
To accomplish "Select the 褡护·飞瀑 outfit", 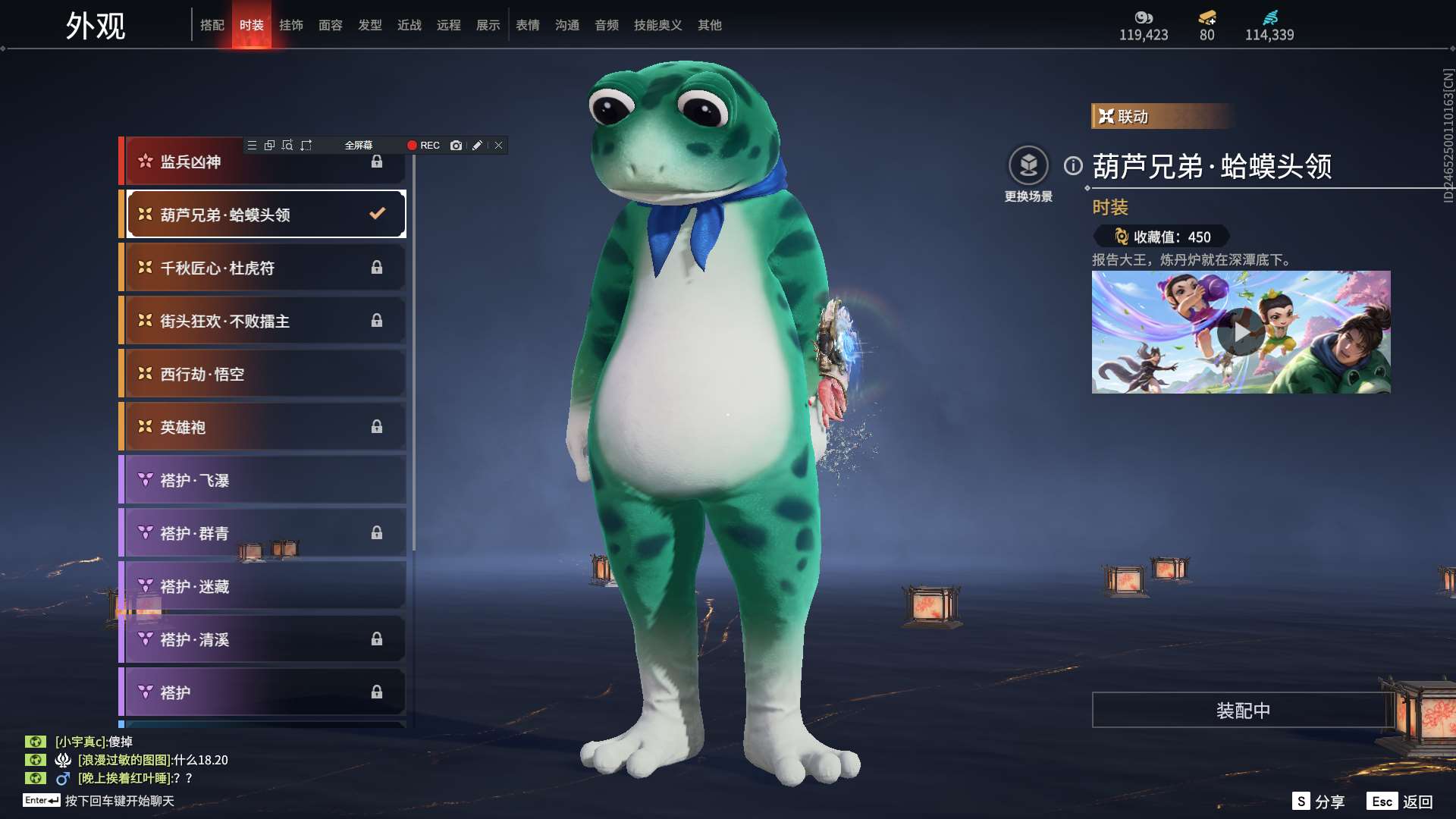I will pos(262,480).
